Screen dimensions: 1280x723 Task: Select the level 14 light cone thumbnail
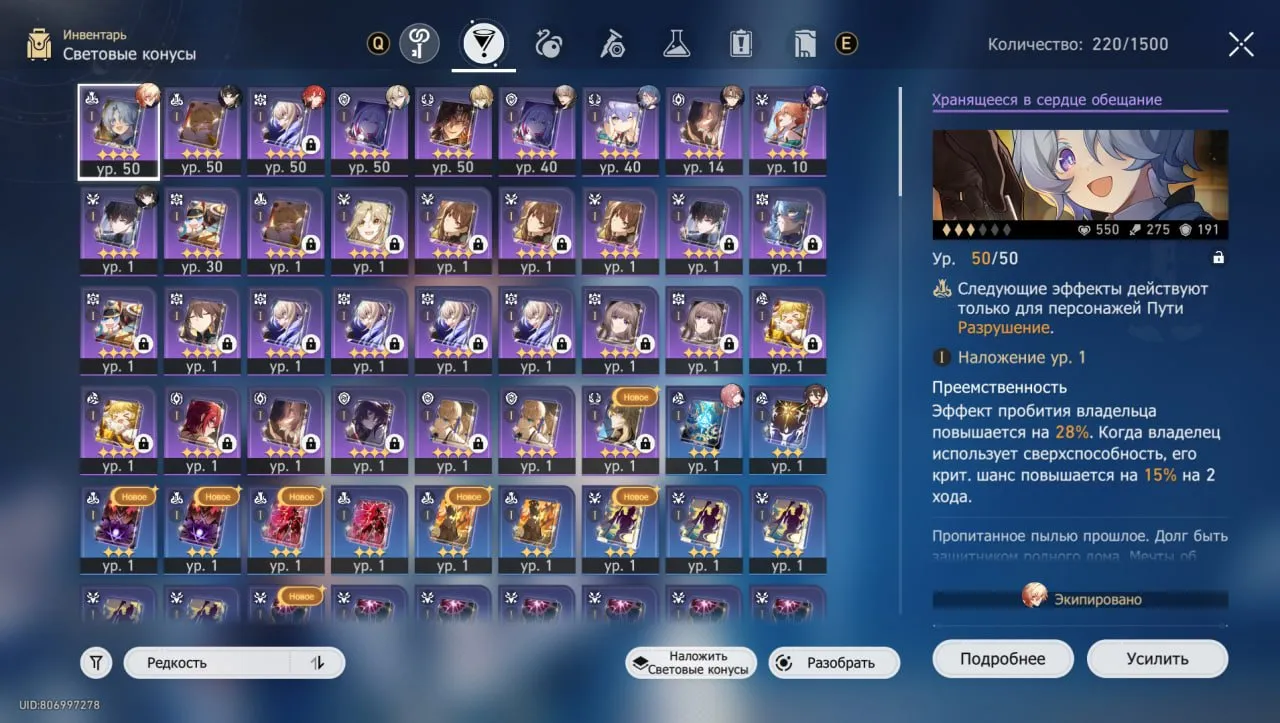click(705, 130)
